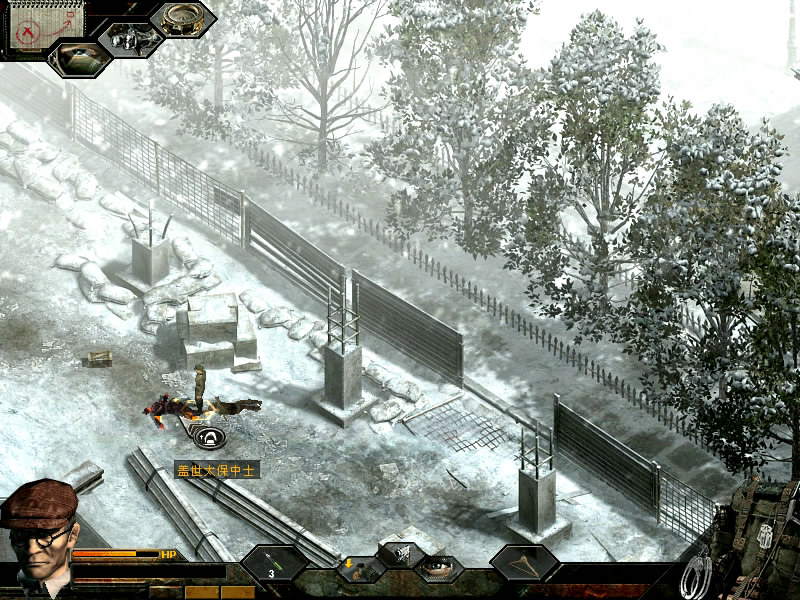The image size is (800, 600).
Task: Select the clothes hanger disguise icon
Action: (x=524, y=564)
